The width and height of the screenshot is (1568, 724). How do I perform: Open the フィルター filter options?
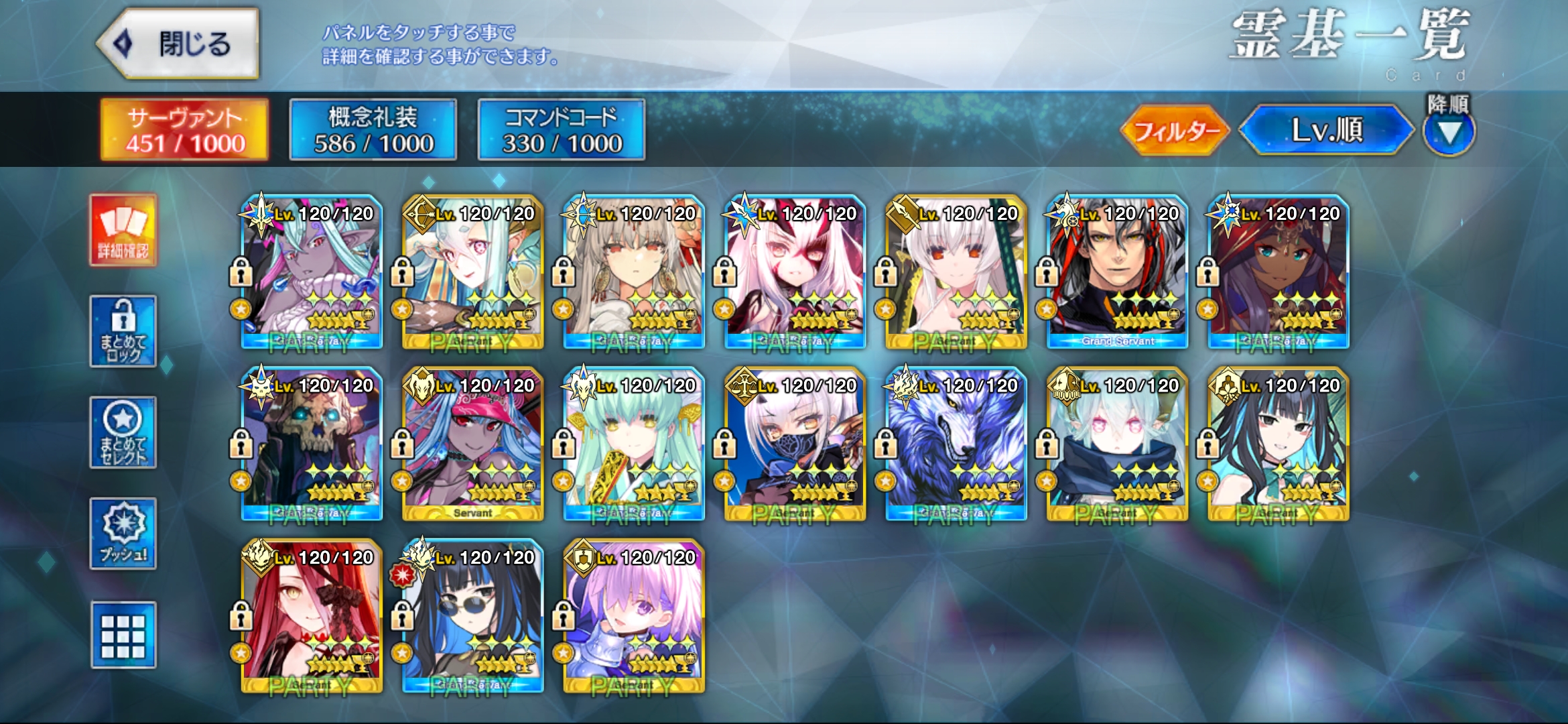click(1175, 130)
